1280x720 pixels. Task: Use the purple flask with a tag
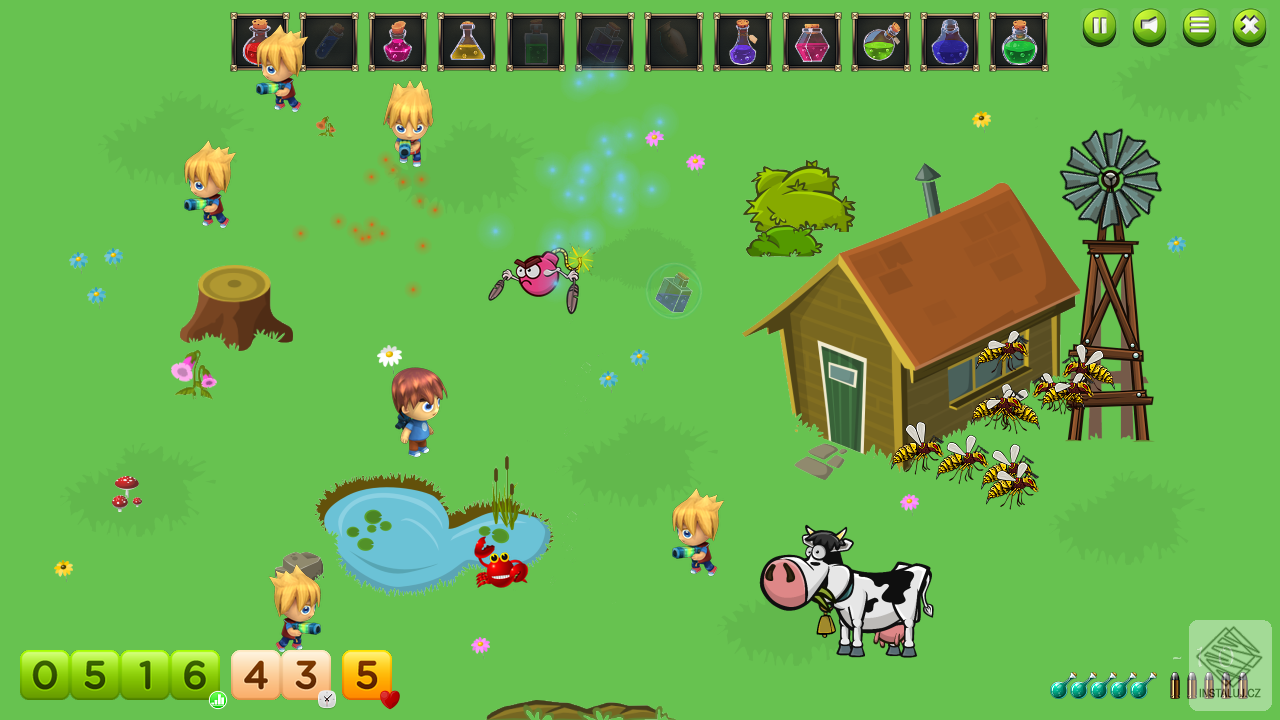[743, 42]
